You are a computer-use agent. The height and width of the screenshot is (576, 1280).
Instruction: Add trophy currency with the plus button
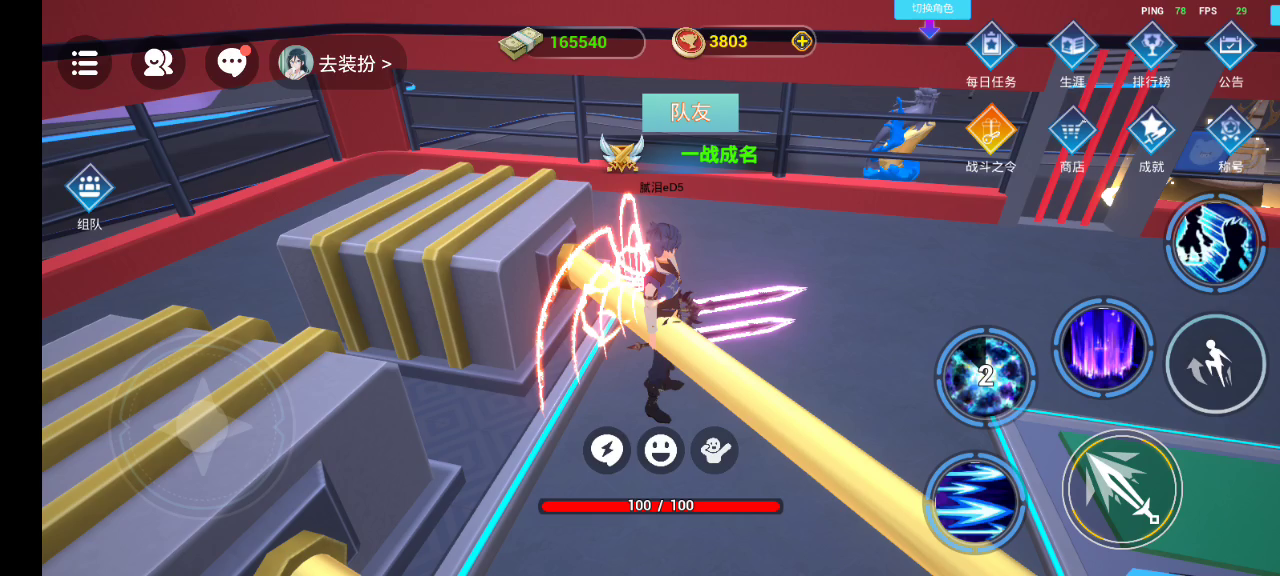801,41
